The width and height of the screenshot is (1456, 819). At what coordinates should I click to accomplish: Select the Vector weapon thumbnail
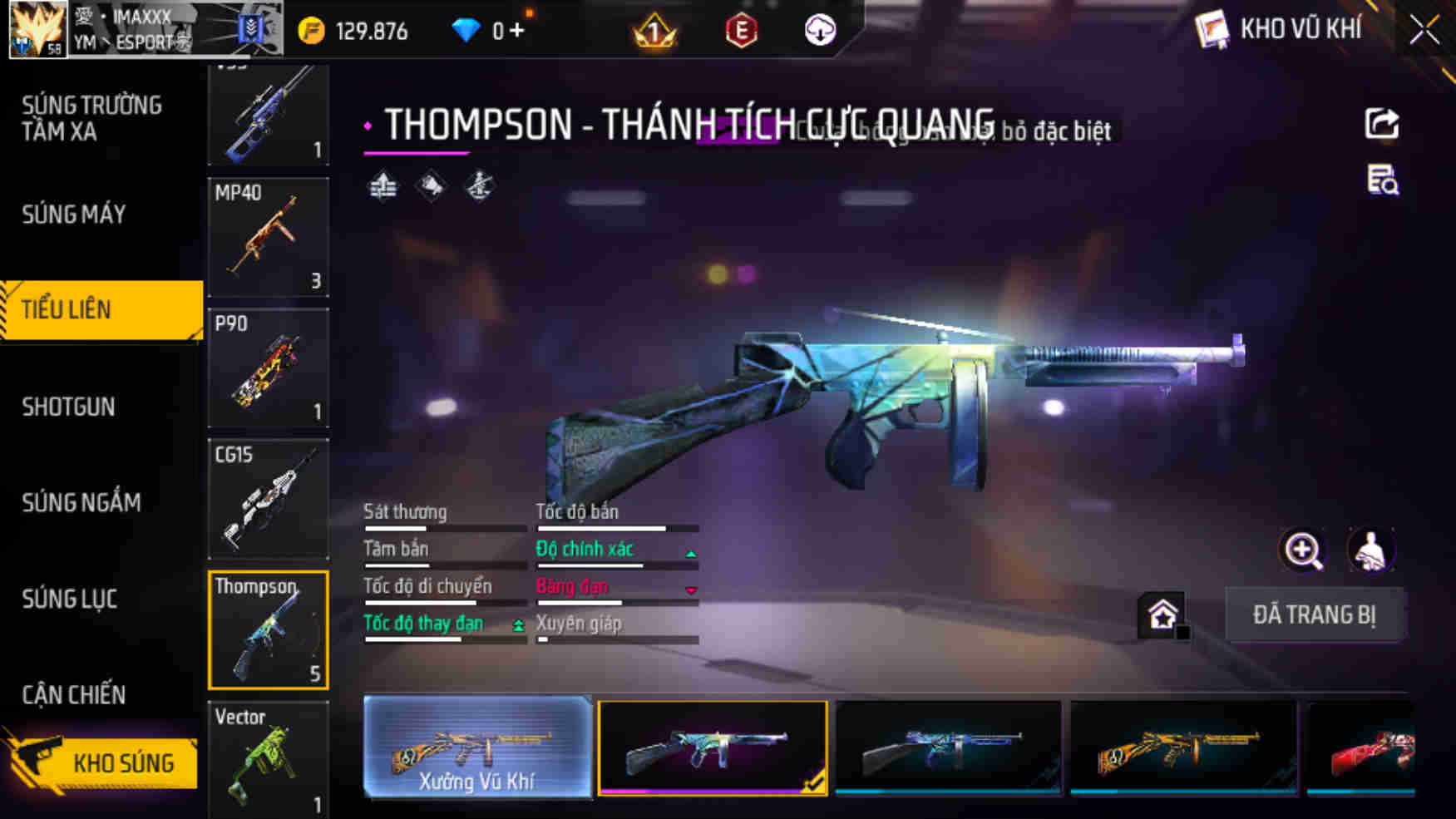[x=268, y=758]
